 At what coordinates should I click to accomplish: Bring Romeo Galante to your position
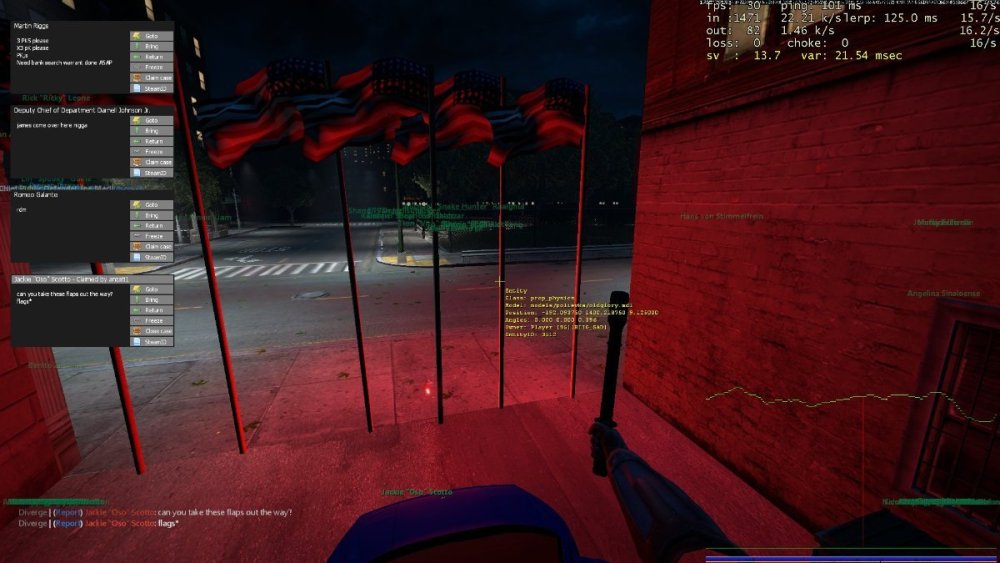point(151,215)
